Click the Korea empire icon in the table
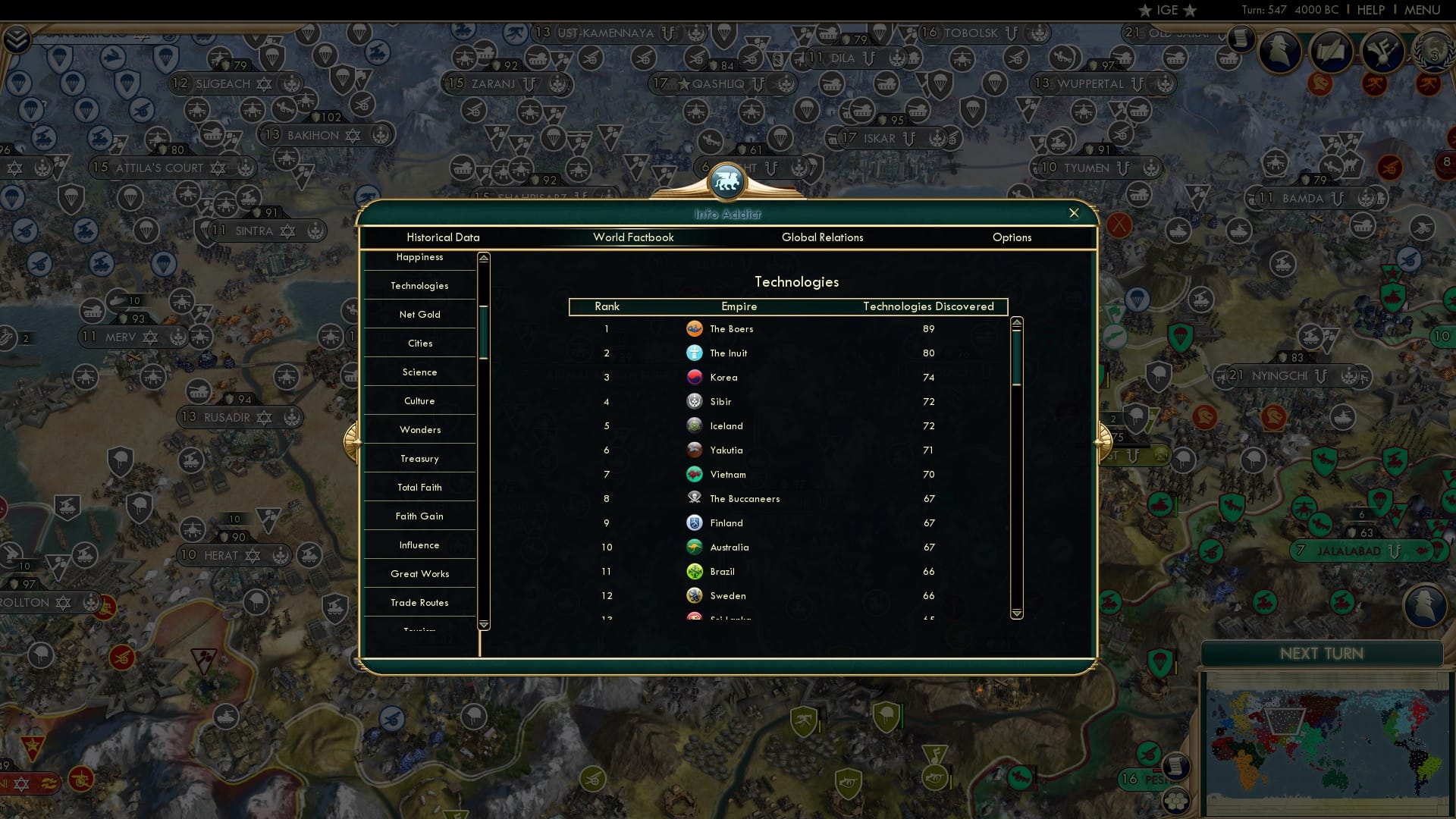This screenshot has height=819, width=1456. coord(695,377)
